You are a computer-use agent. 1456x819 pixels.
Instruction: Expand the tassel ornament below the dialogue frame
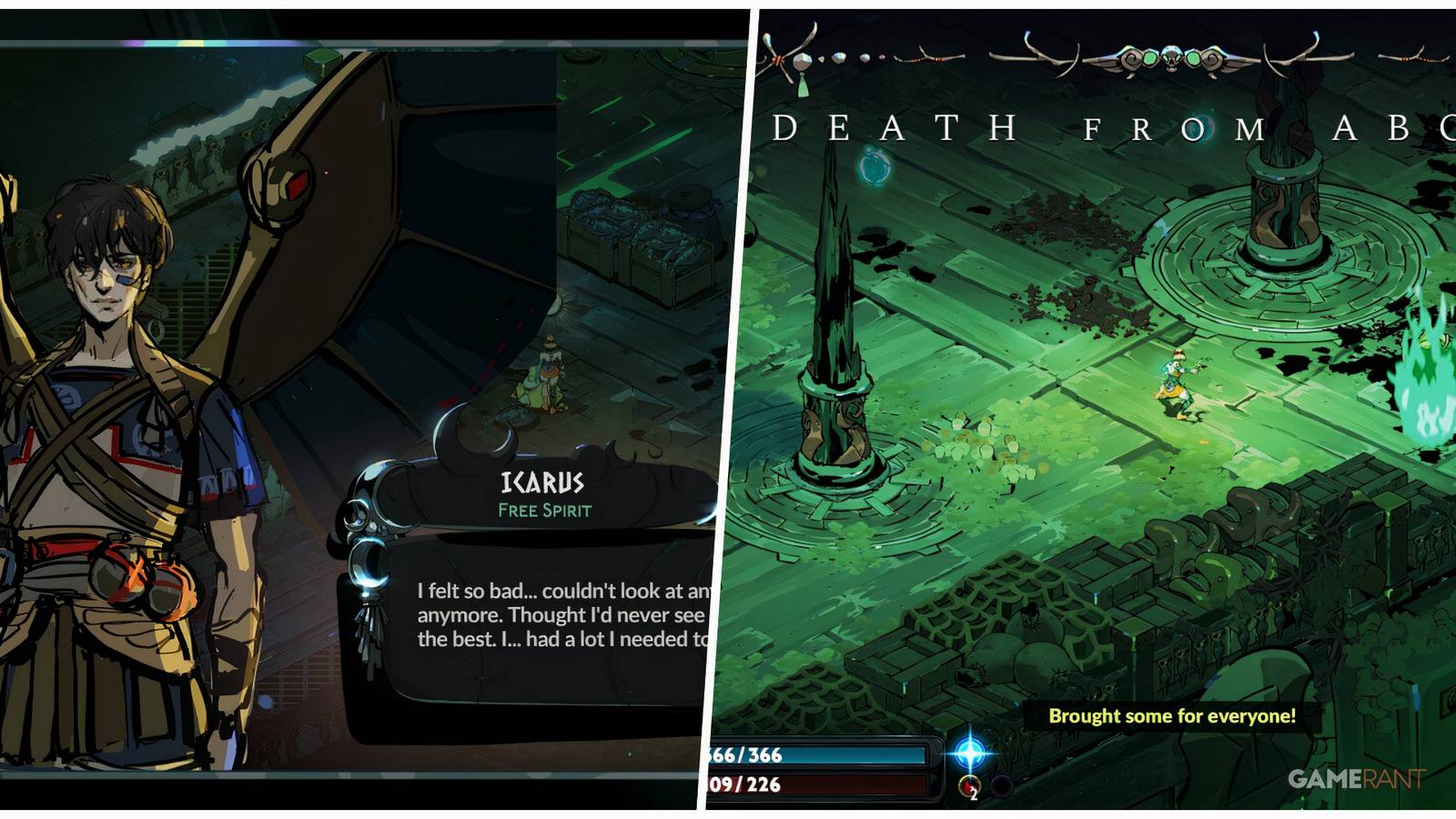point(370,631)
